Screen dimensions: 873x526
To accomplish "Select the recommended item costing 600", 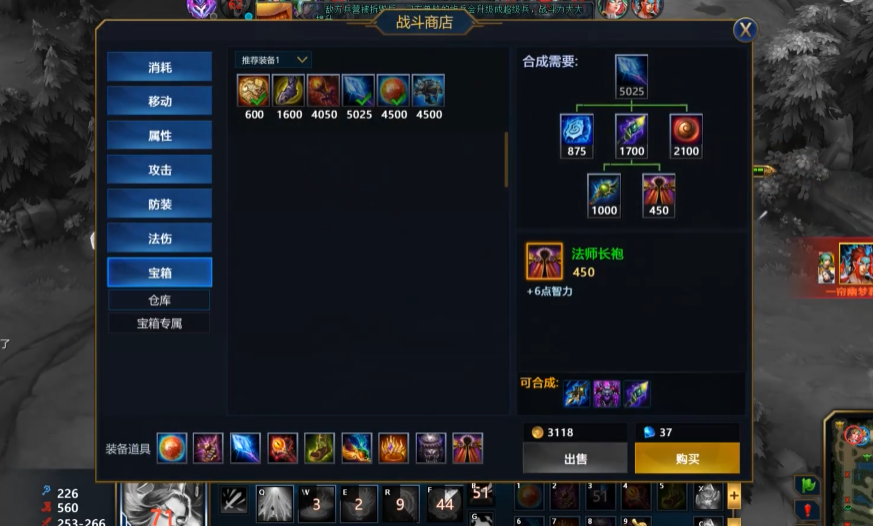I will (253, 91).
